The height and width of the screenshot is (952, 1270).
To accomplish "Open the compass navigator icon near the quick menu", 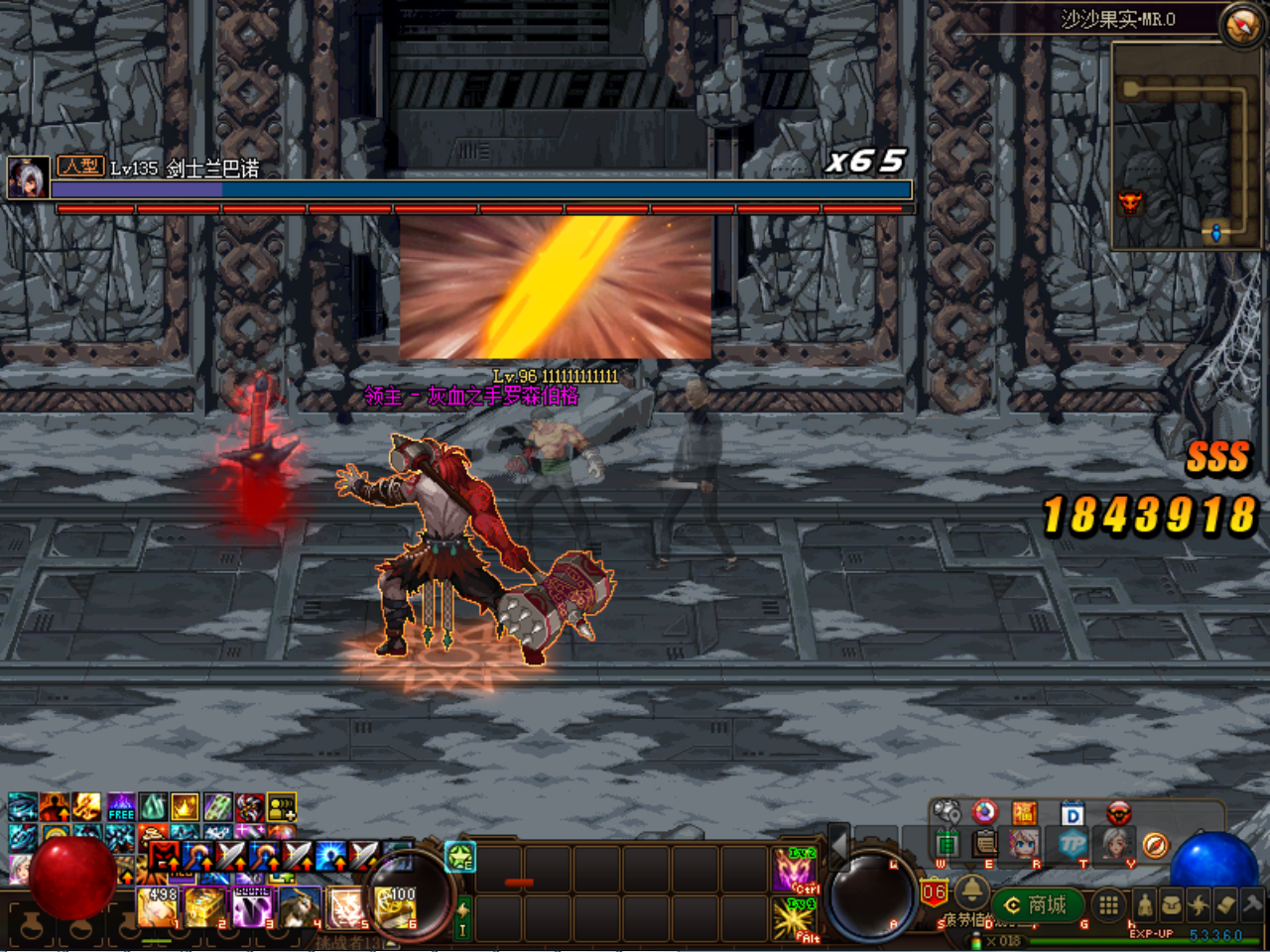I will point(1155,845).
